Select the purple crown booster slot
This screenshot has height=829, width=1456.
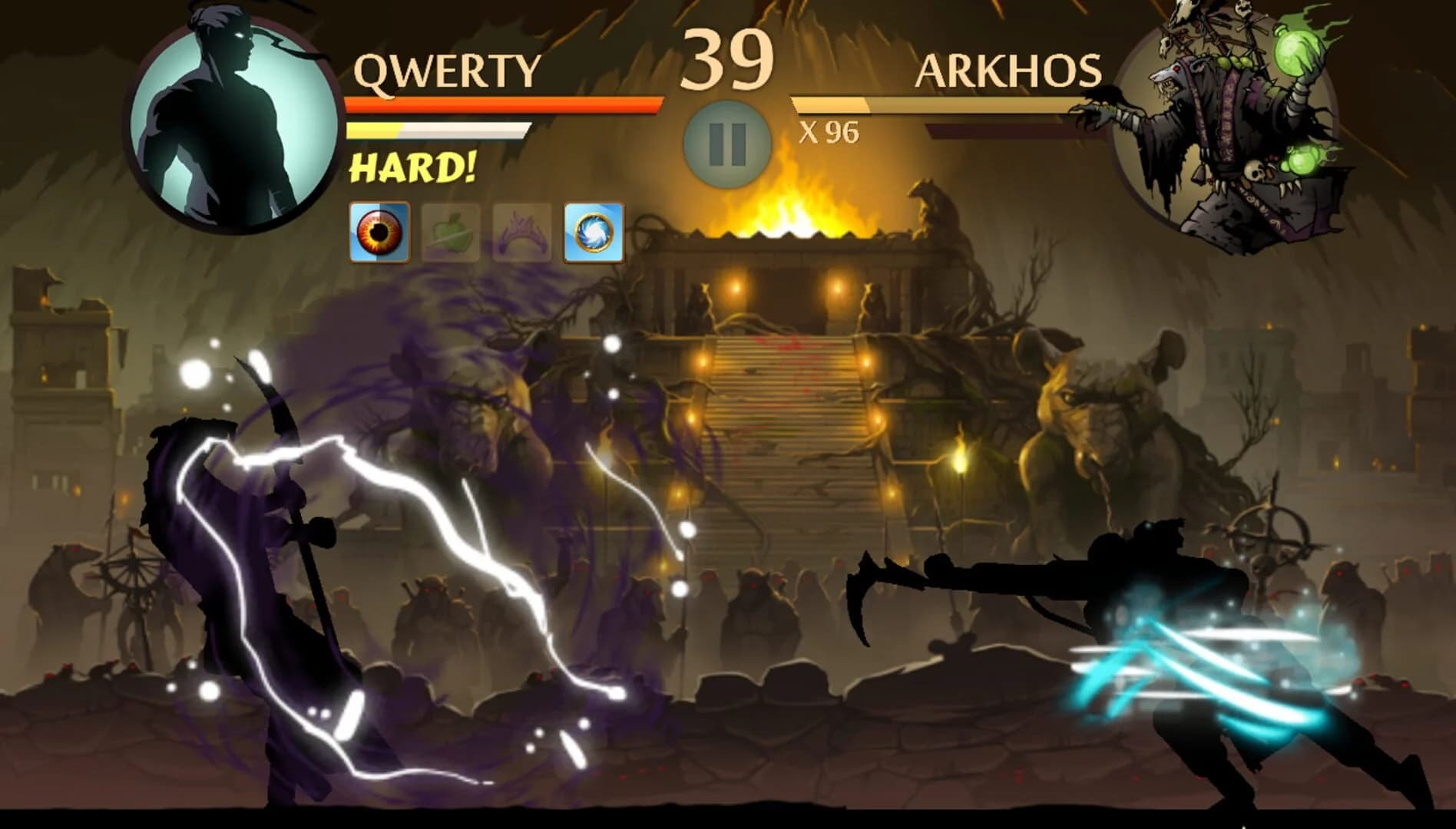click(x=521, y=229)
